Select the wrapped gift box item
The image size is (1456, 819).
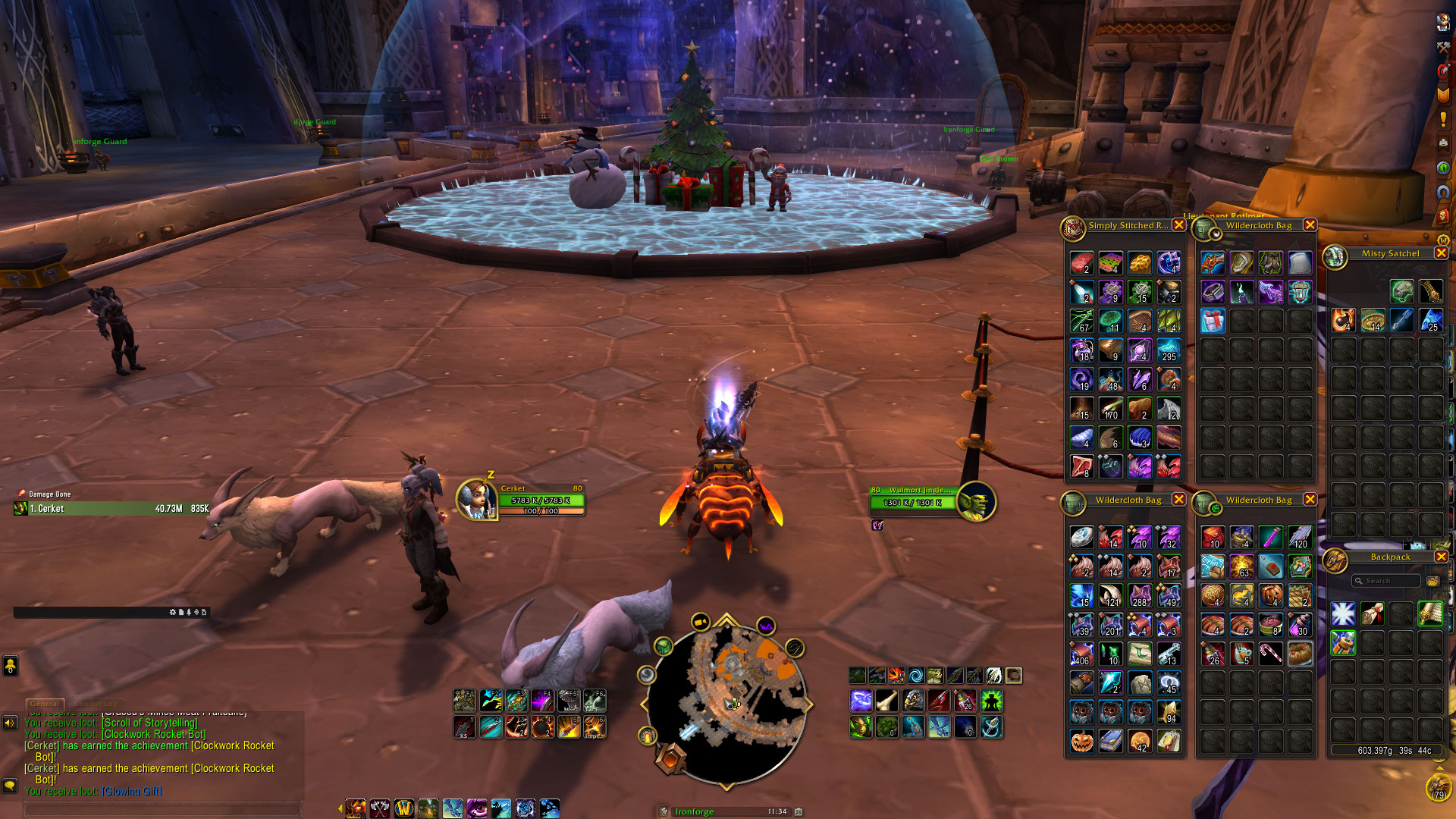click(x=1212, y=321)
